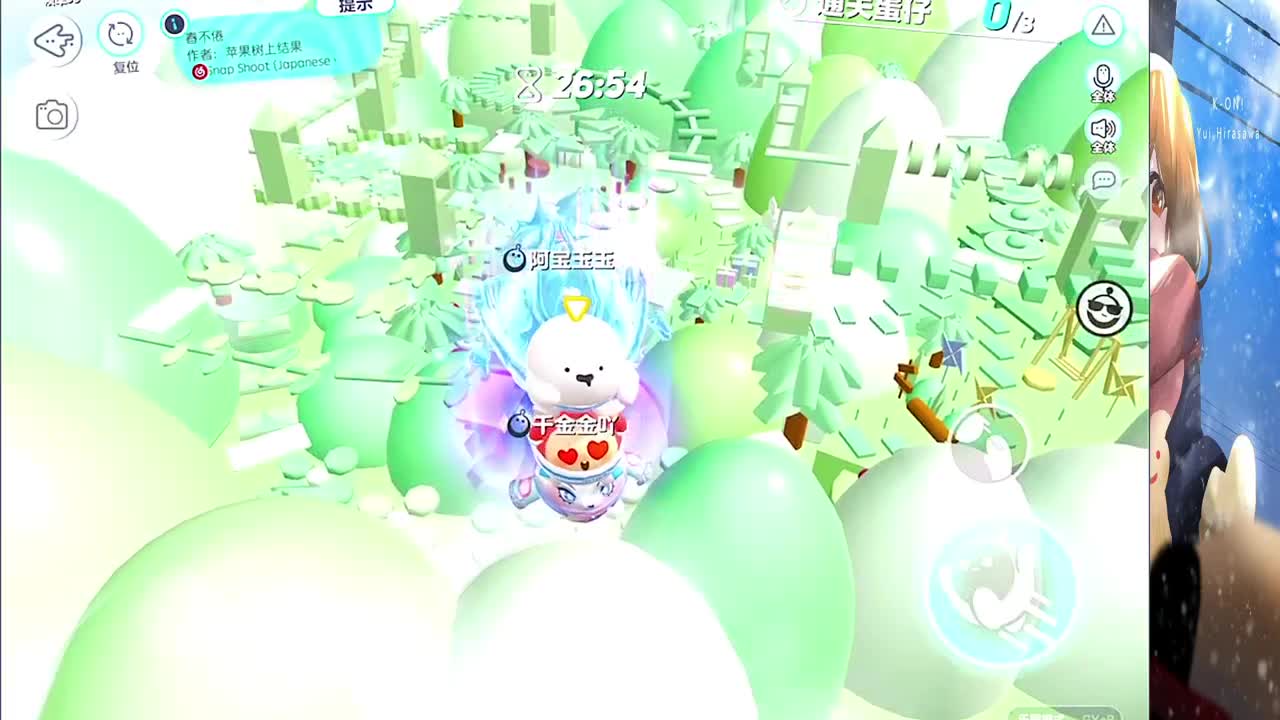This screenshot has width=1280, height=720.
Task: Select the 千金金吖 player nameplate
Action: [567, 423]
